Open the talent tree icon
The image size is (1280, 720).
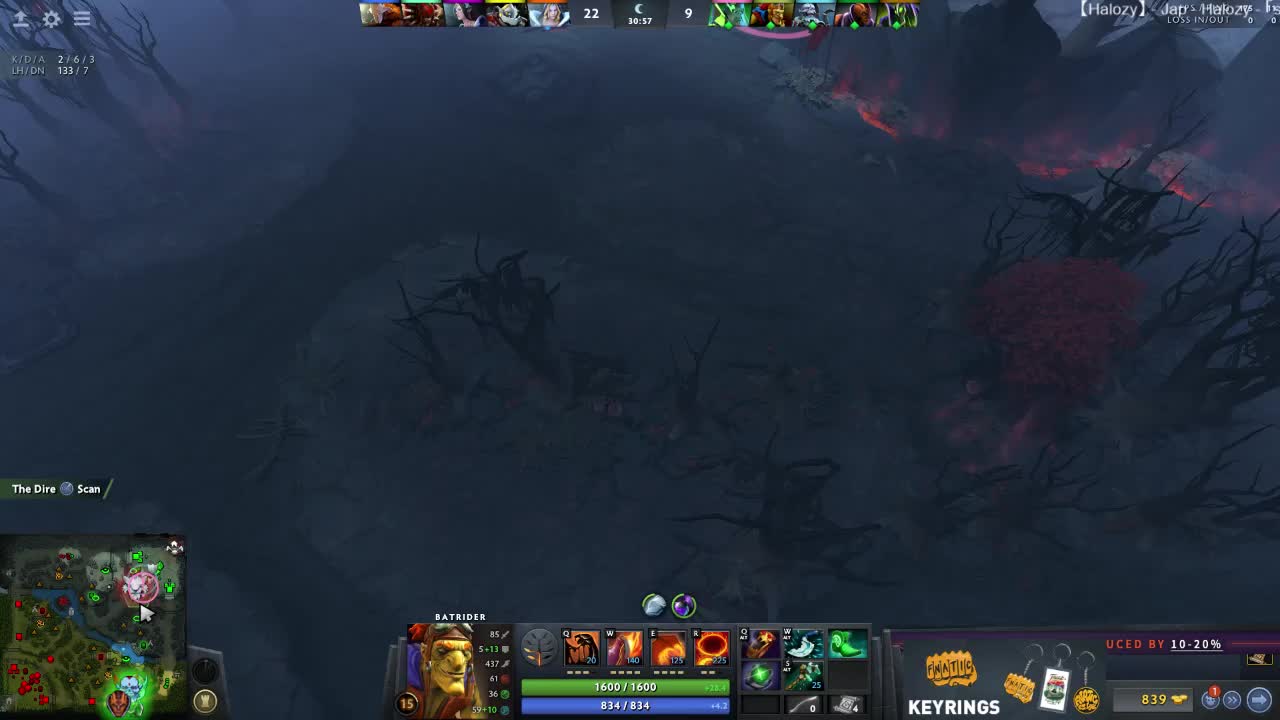(x=538, y=648)
